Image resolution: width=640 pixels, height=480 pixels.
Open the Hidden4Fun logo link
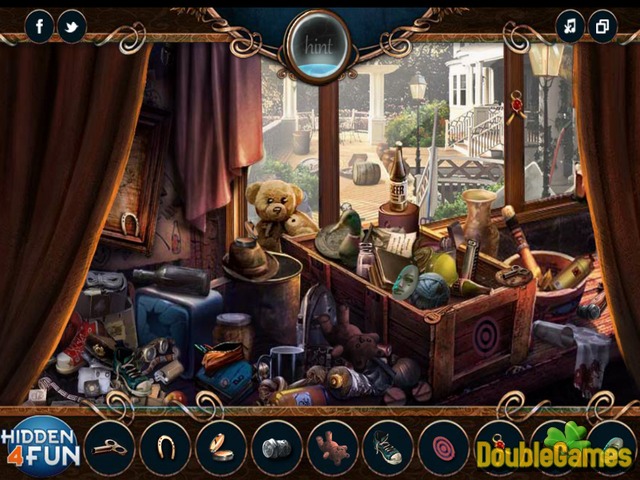pyautogui.click(x=40, y=446)
